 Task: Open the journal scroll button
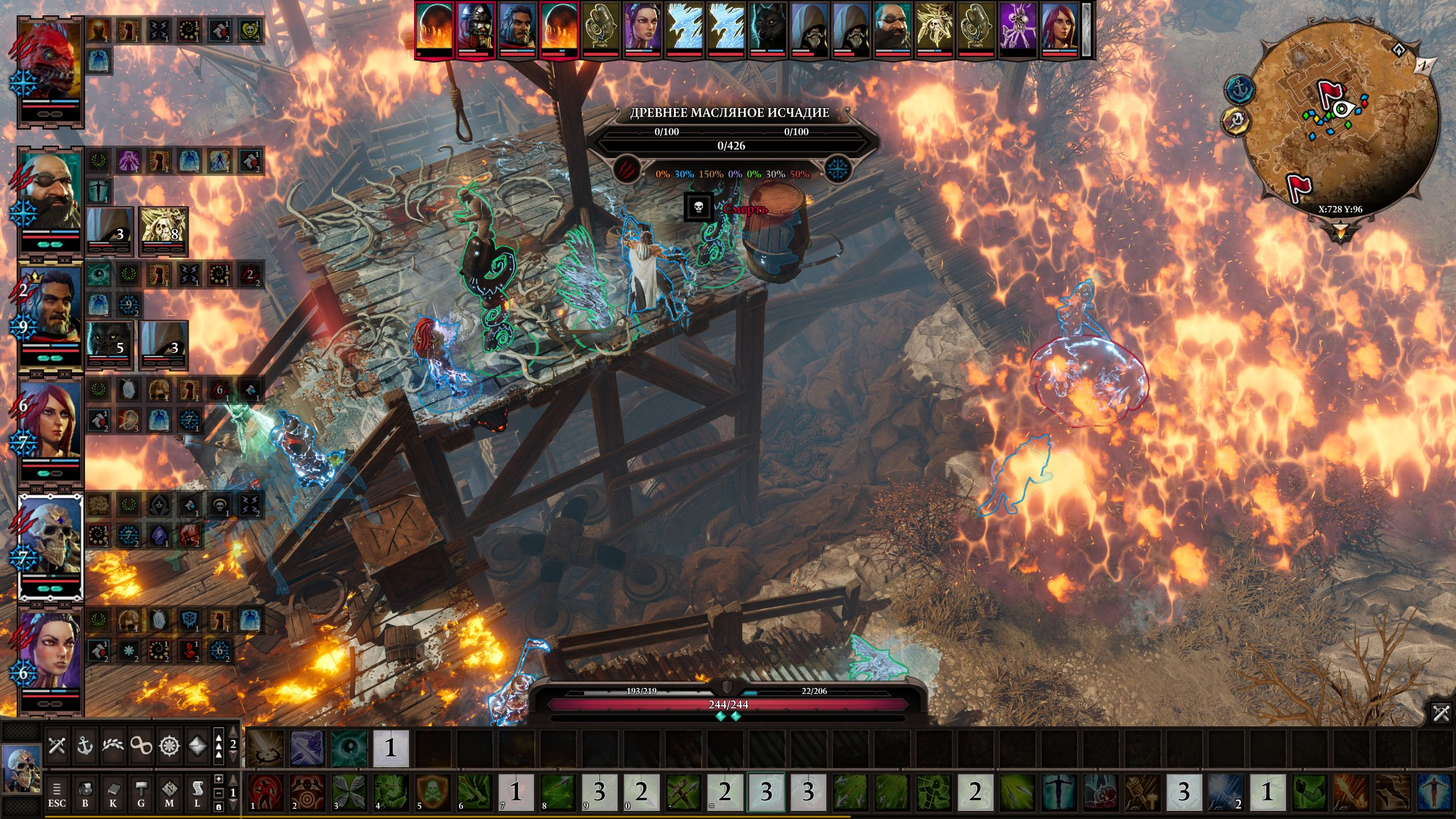click(197, 793)
